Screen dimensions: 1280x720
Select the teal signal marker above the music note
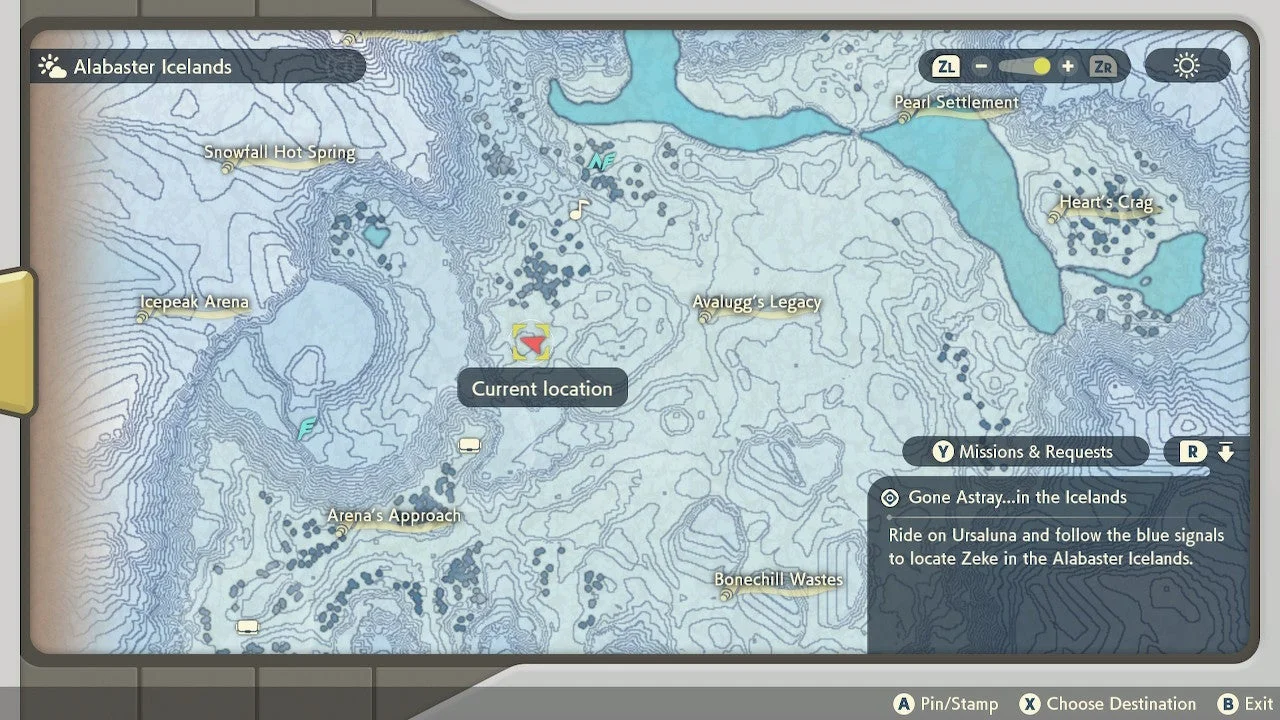[x=600, y=160]
